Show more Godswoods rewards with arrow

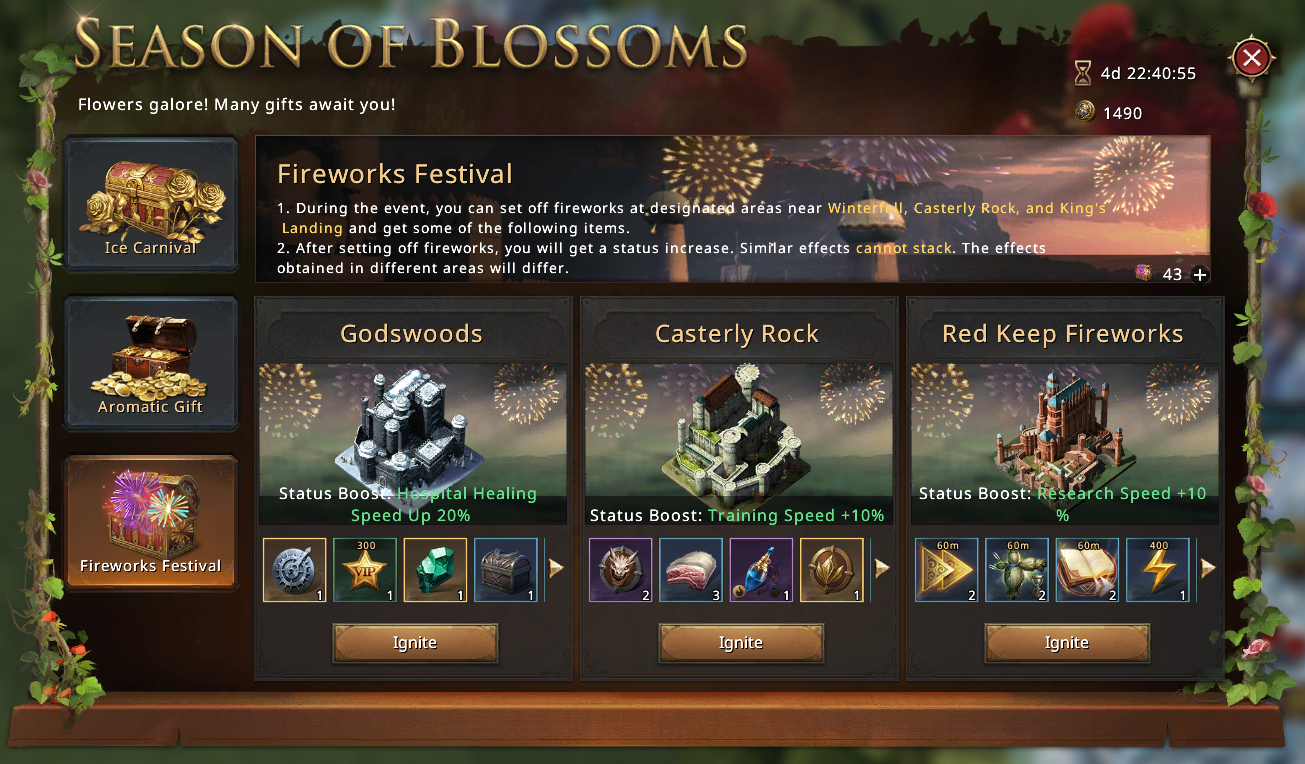557,568
